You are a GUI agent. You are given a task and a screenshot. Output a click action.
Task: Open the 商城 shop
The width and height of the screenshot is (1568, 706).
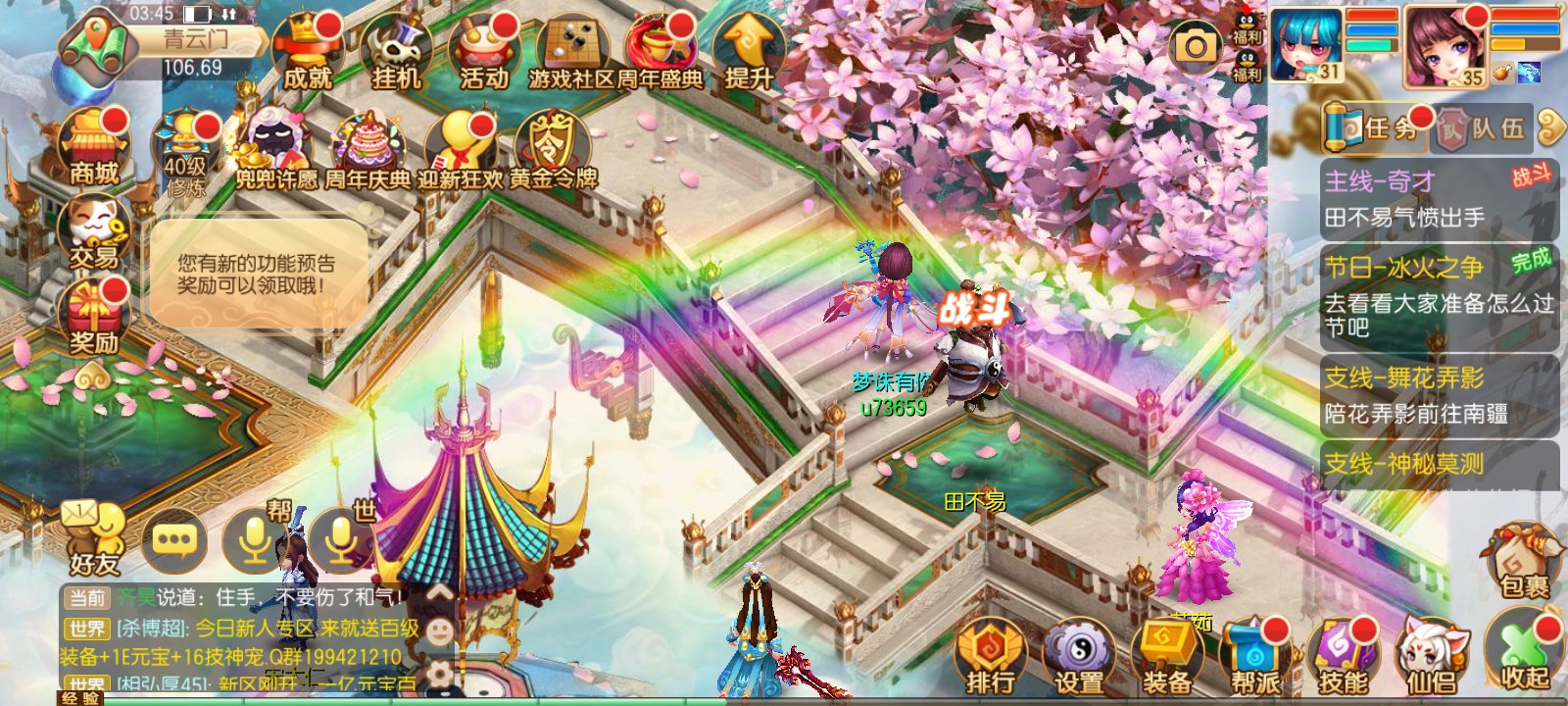tap(94, 147)
